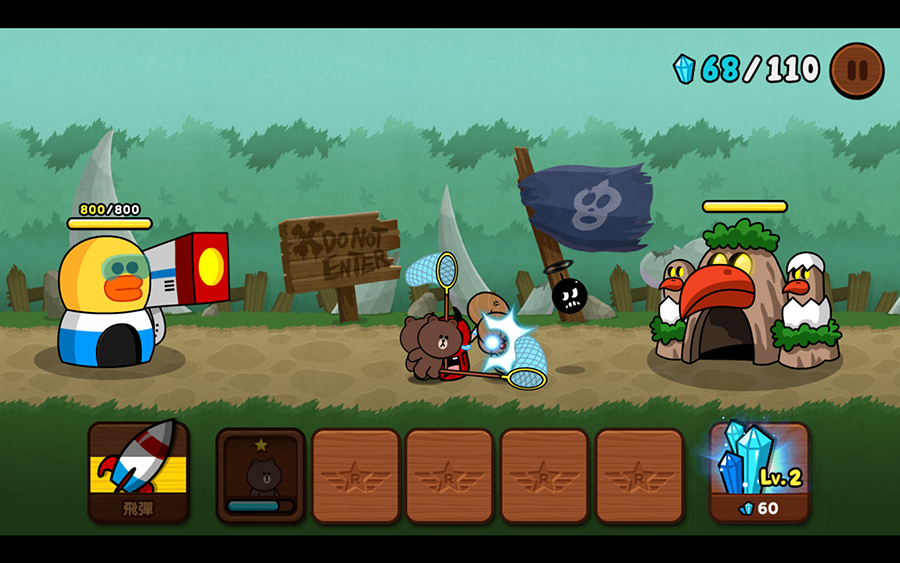Launch the rocket missile skill
Image resolution: width=900 pixels, height=563 pixels.
pyautogui.click(x=138, y=471)
